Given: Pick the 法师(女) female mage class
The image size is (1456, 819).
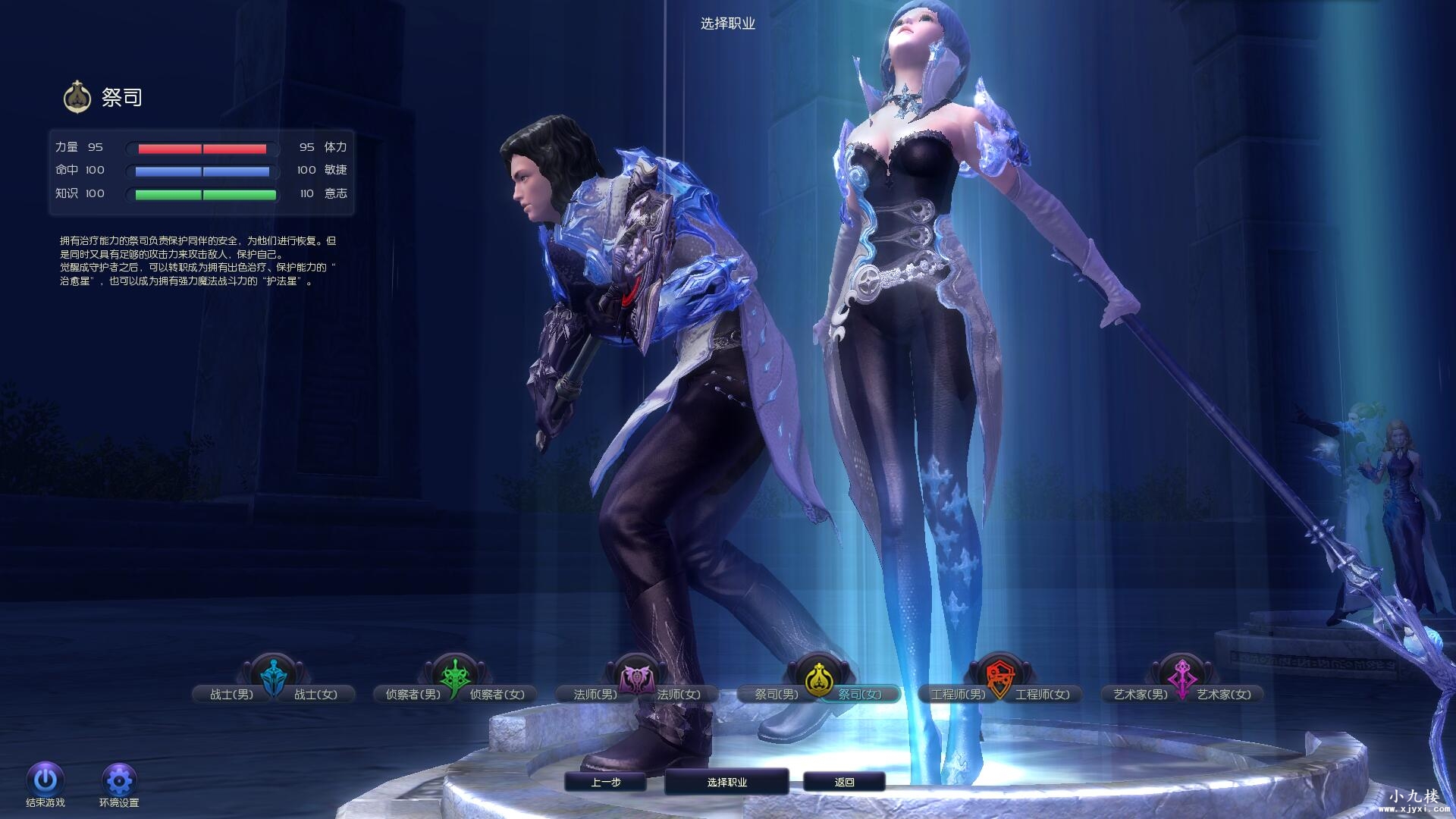Looking at the screenshot, I should (678, 694).
